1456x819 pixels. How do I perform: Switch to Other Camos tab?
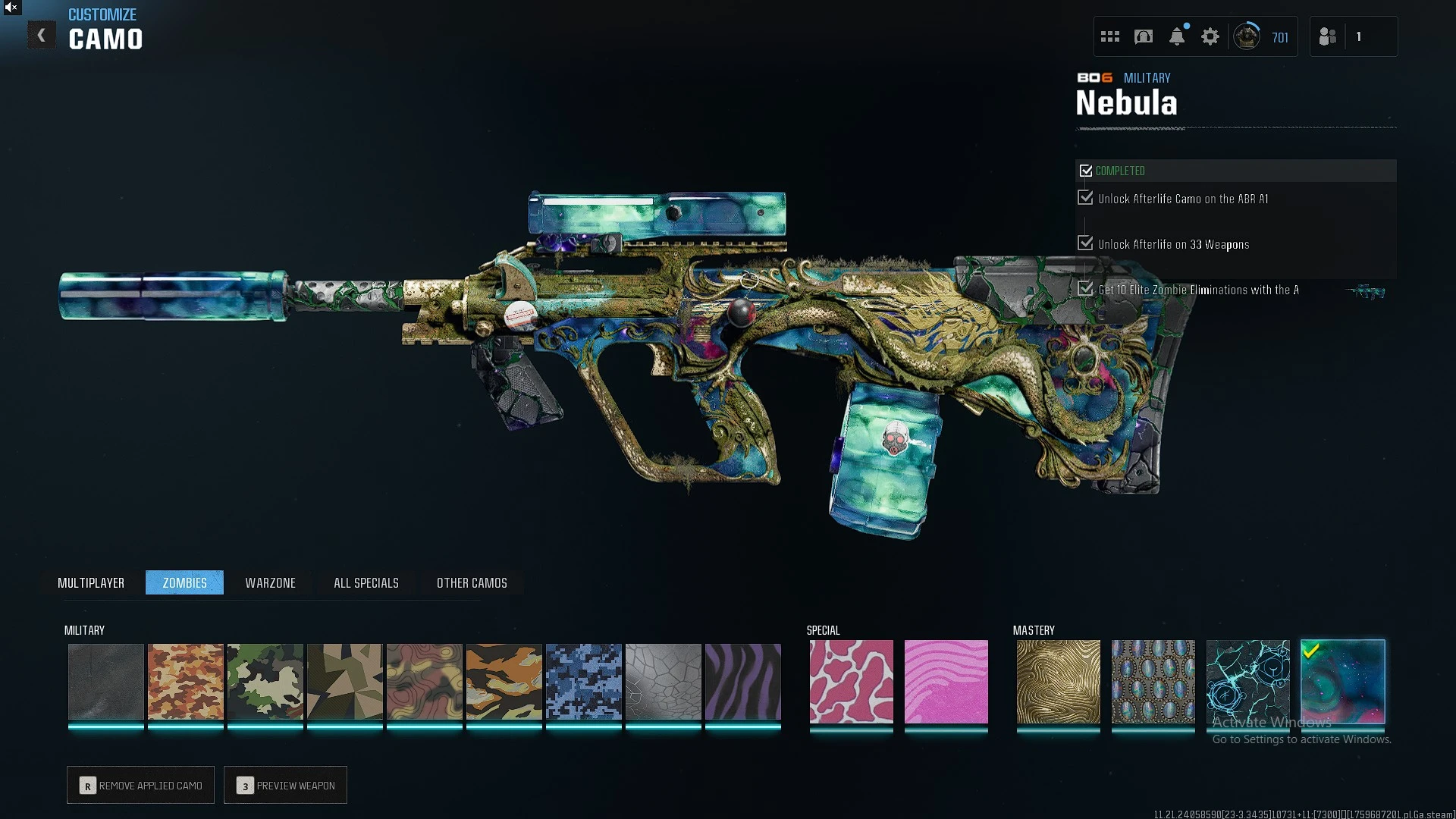(472, 582)
